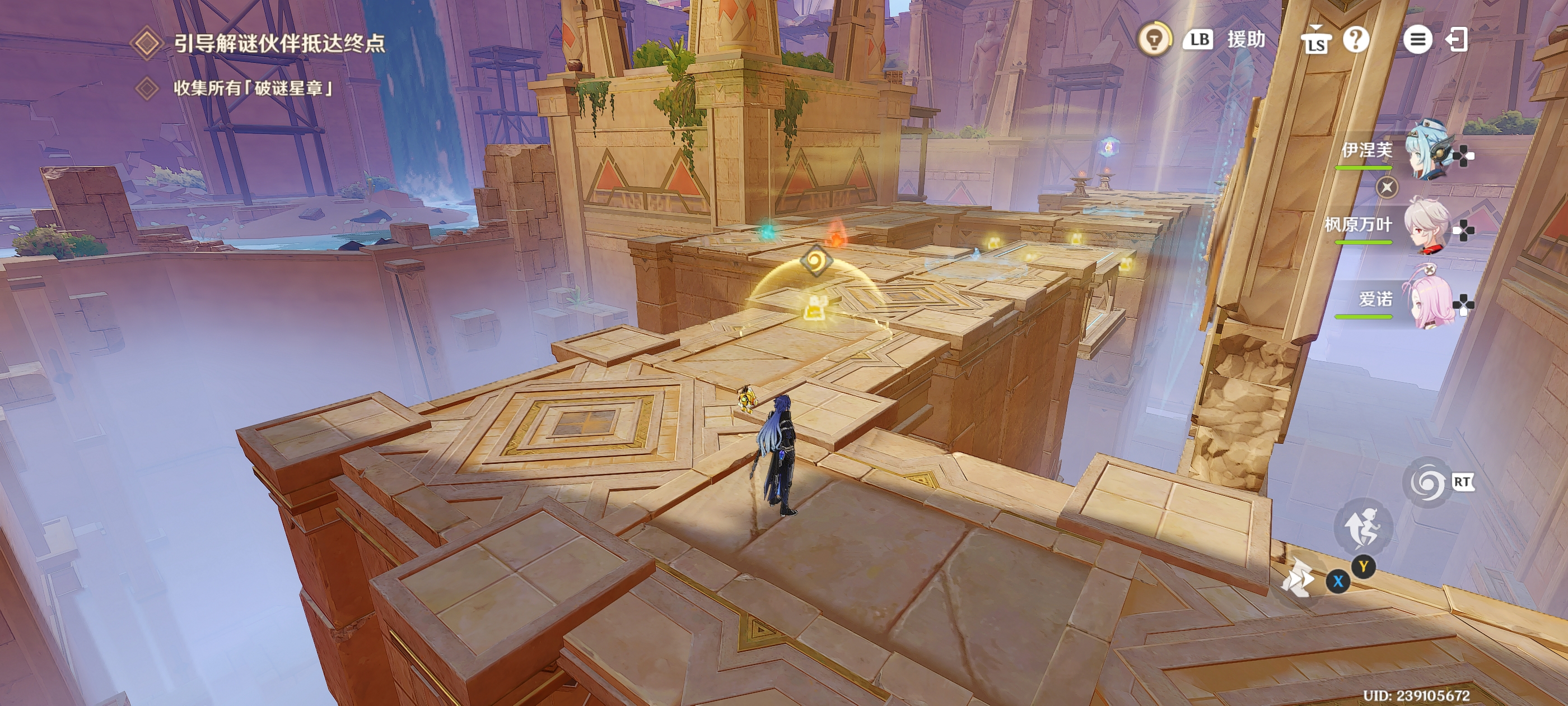Tap the lightbulb assist hint icon
This screenshot has width=1568, height=706.
1154,40
